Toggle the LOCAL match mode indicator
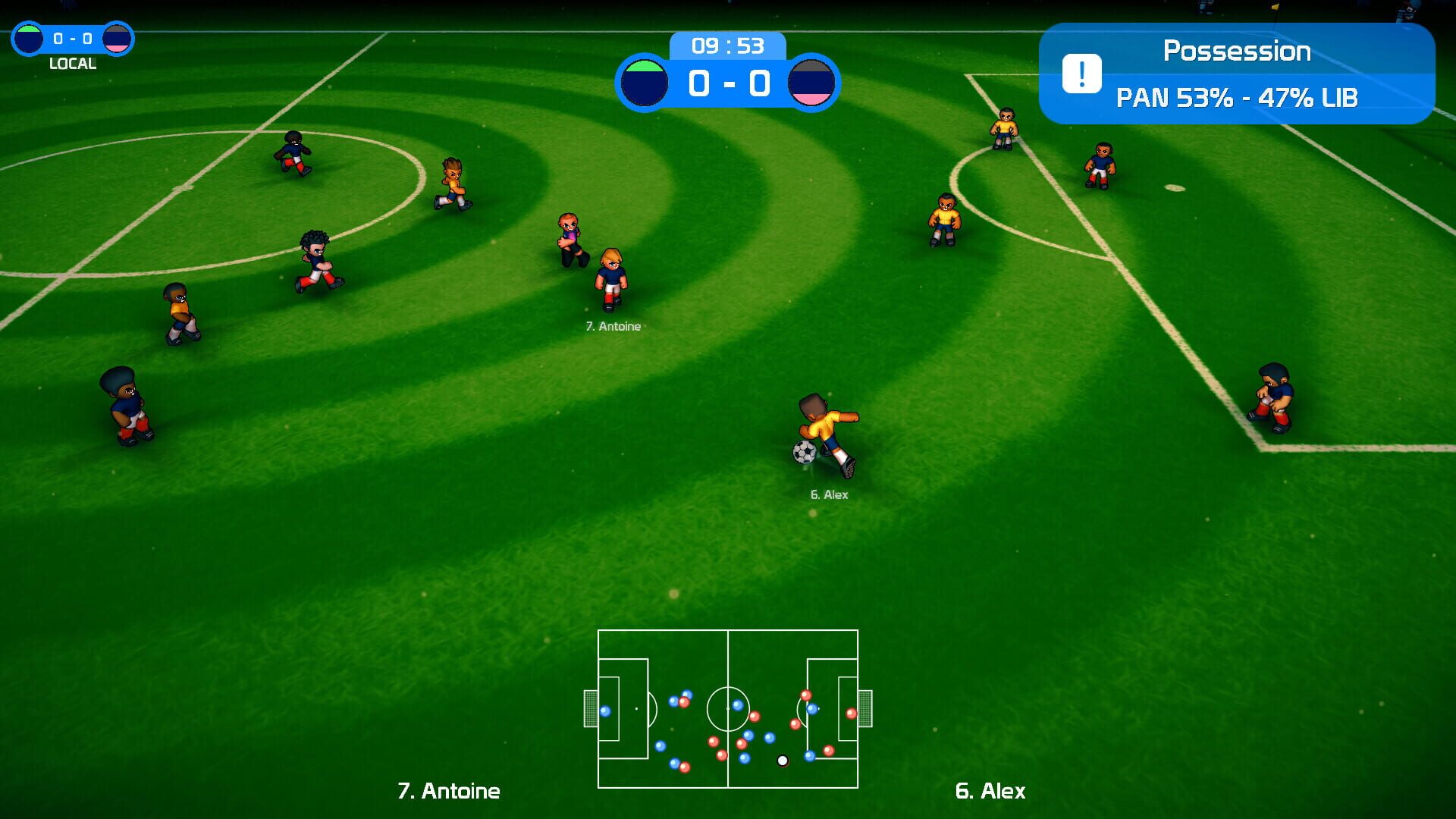The width and height of the screenshot is (1456, 819). 71,64
